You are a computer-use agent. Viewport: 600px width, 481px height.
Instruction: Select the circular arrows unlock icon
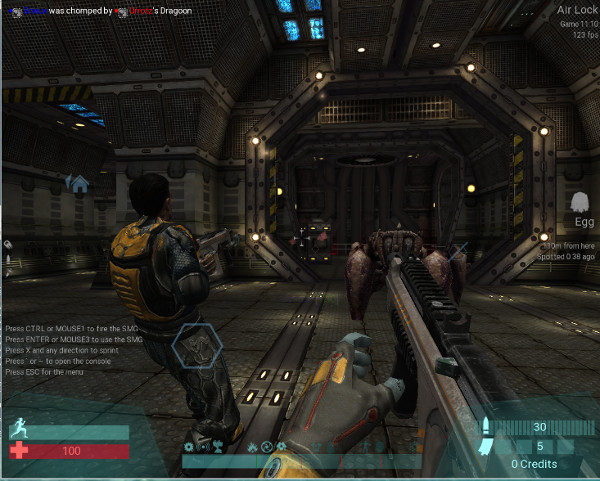coord(268,446)
